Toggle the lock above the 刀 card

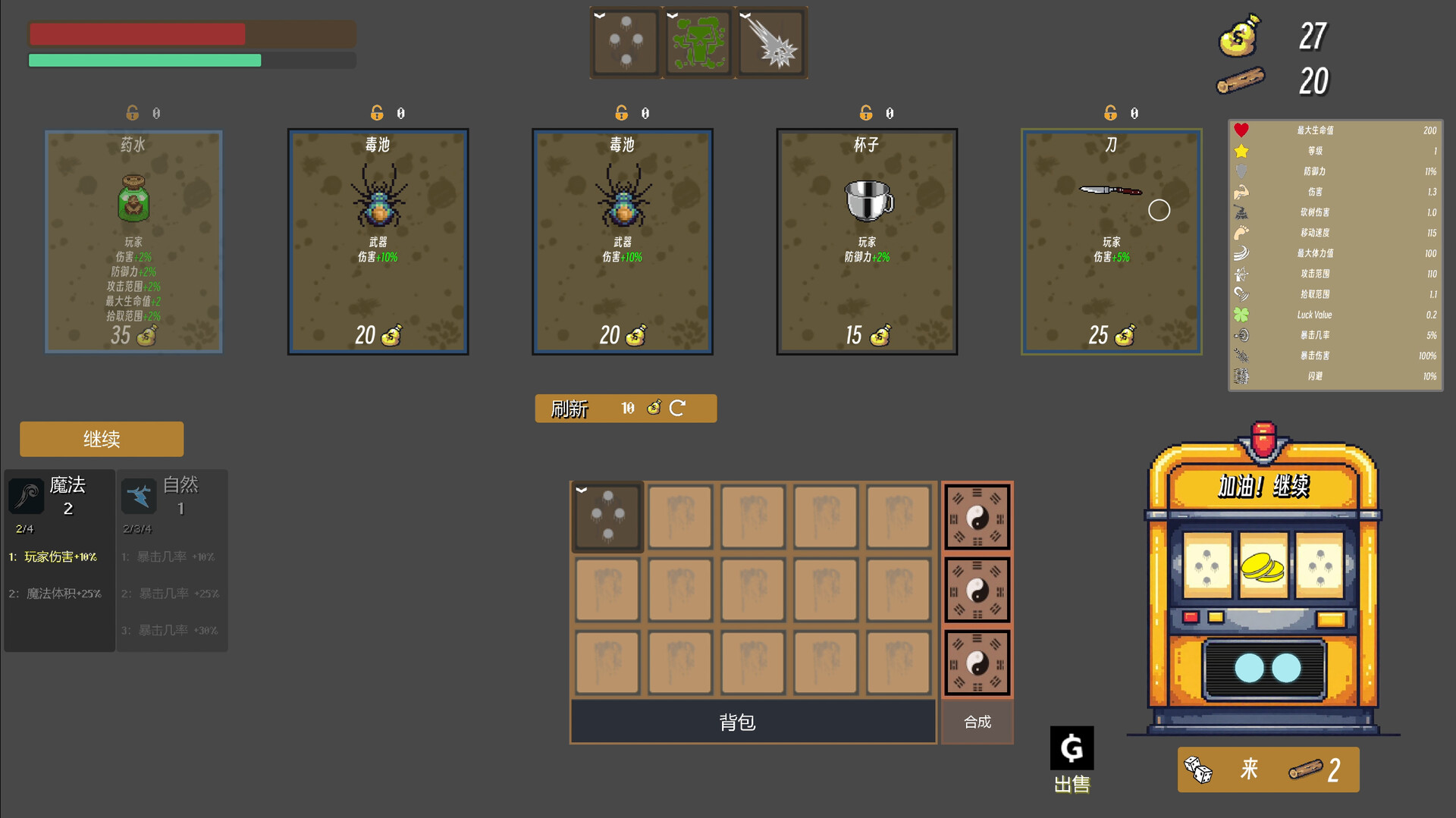1110,111
